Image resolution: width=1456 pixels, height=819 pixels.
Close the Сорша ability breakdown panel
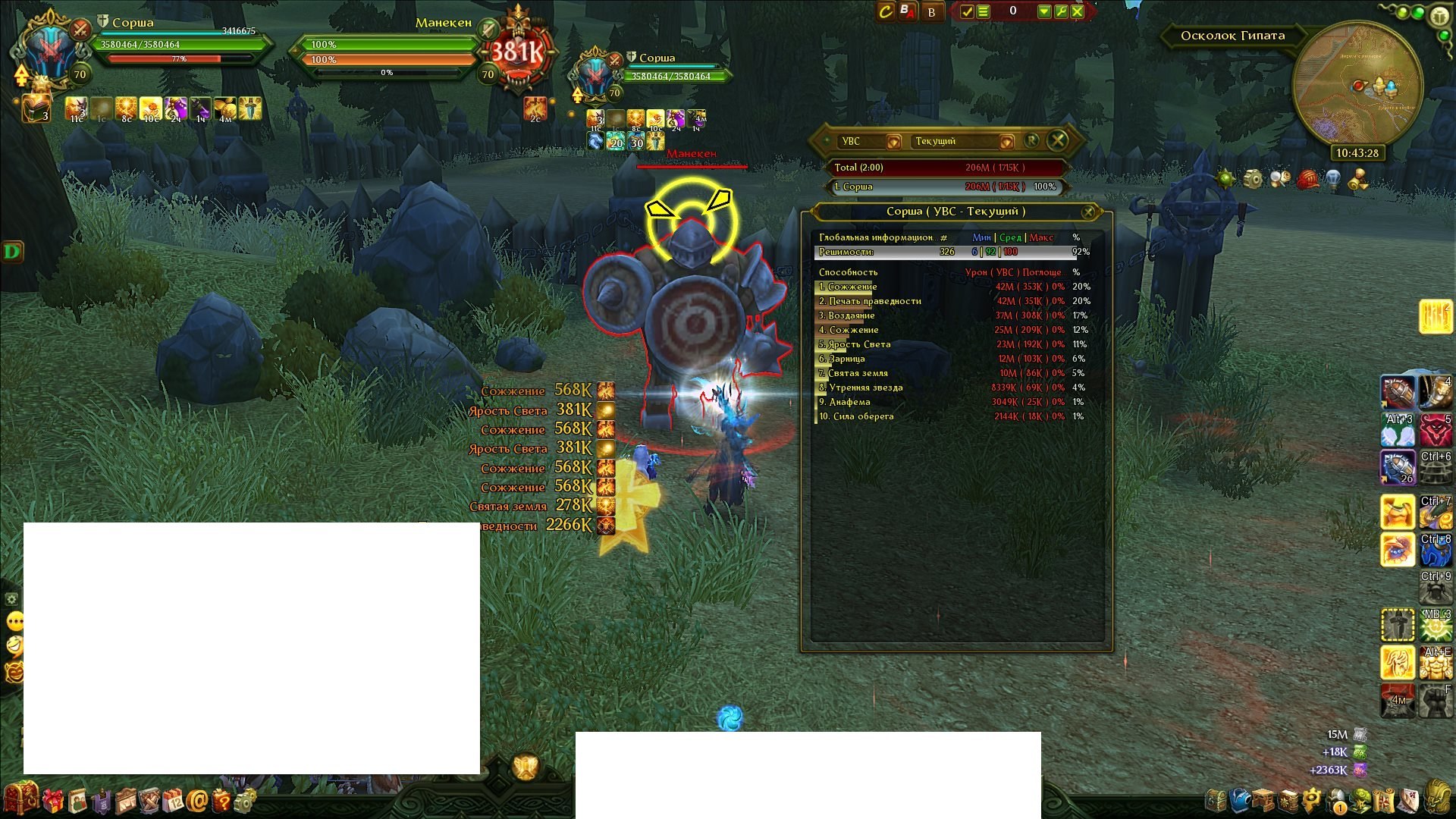(1088, 212)
